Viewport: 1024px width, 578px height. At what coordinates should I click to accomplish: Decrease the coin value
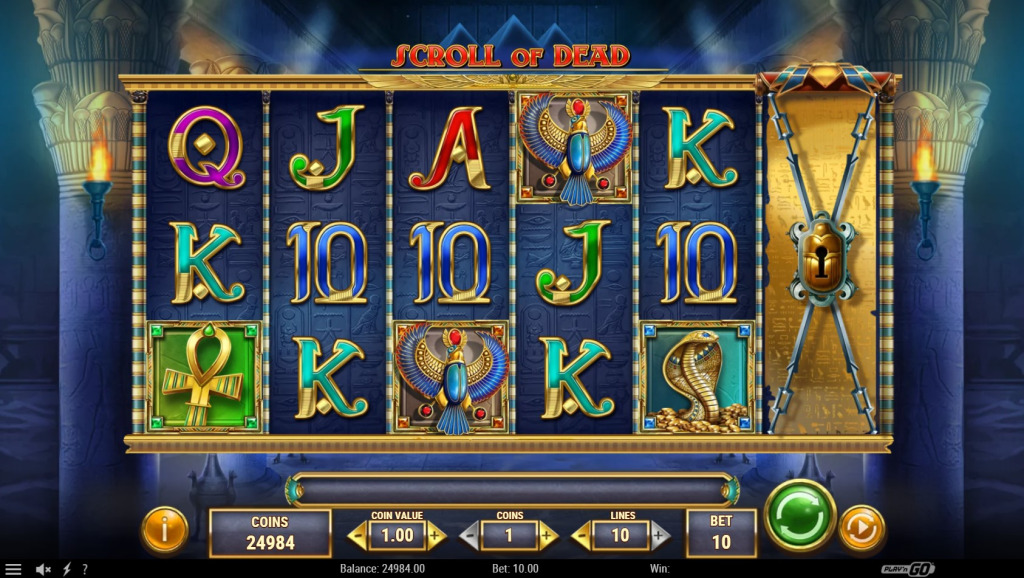click(x=357, y=536)
